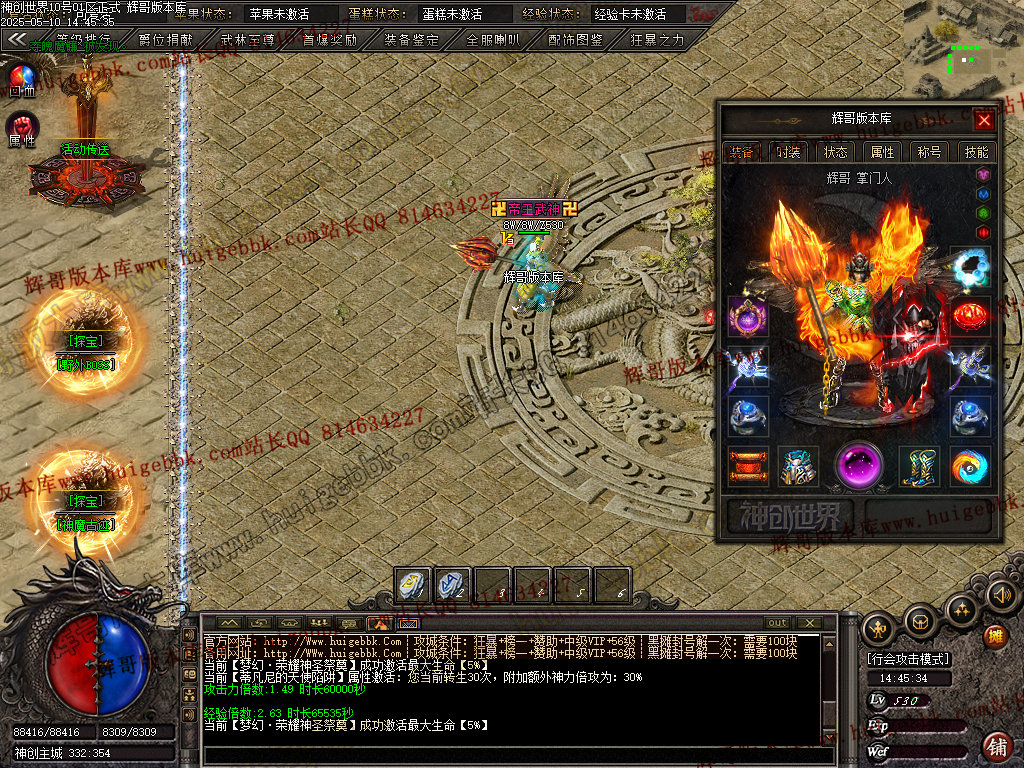Open the 爵位捐献 menu

(166, 40)
